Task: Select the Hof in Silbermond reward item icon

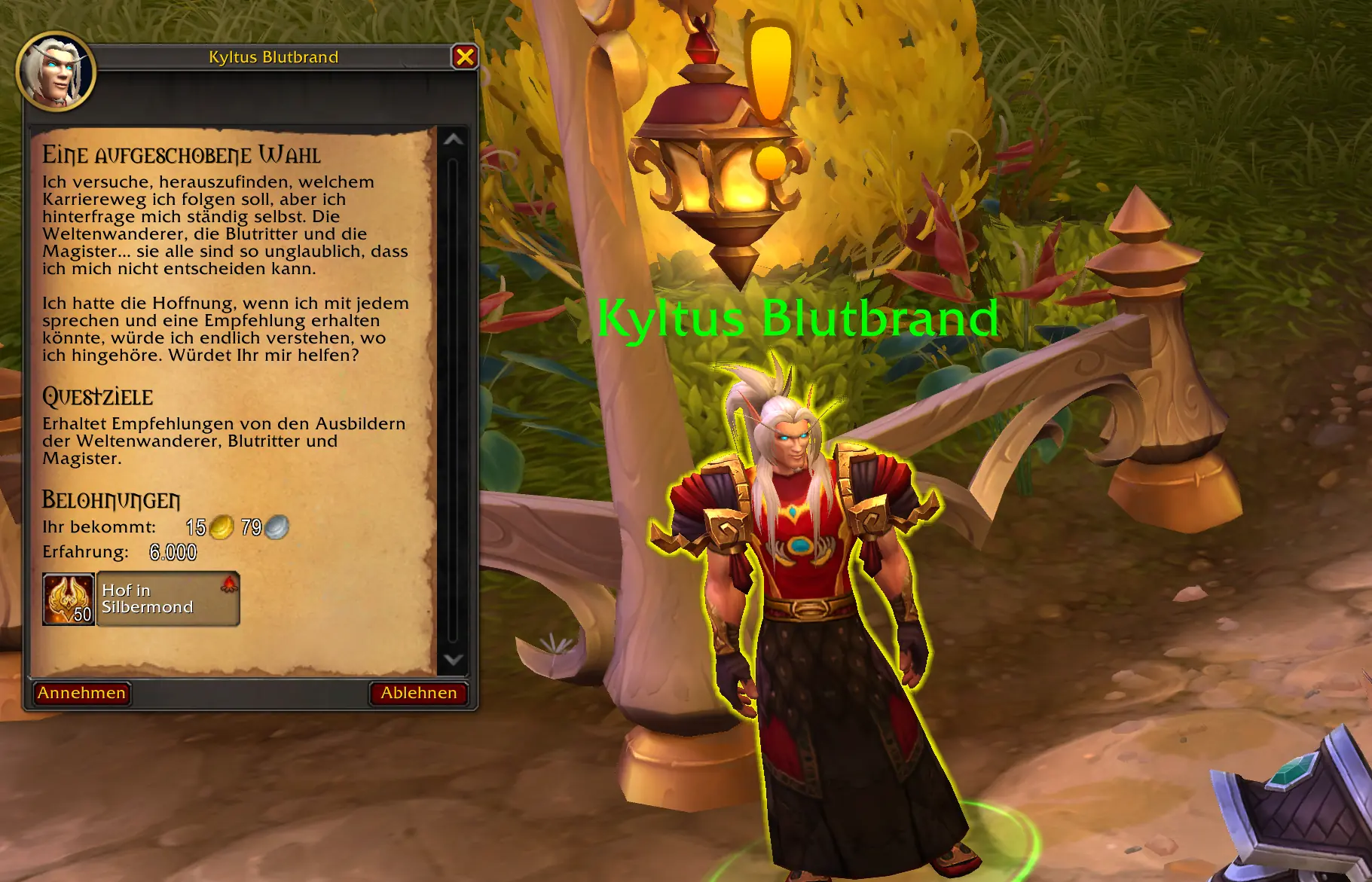Action: pos(68,599)
